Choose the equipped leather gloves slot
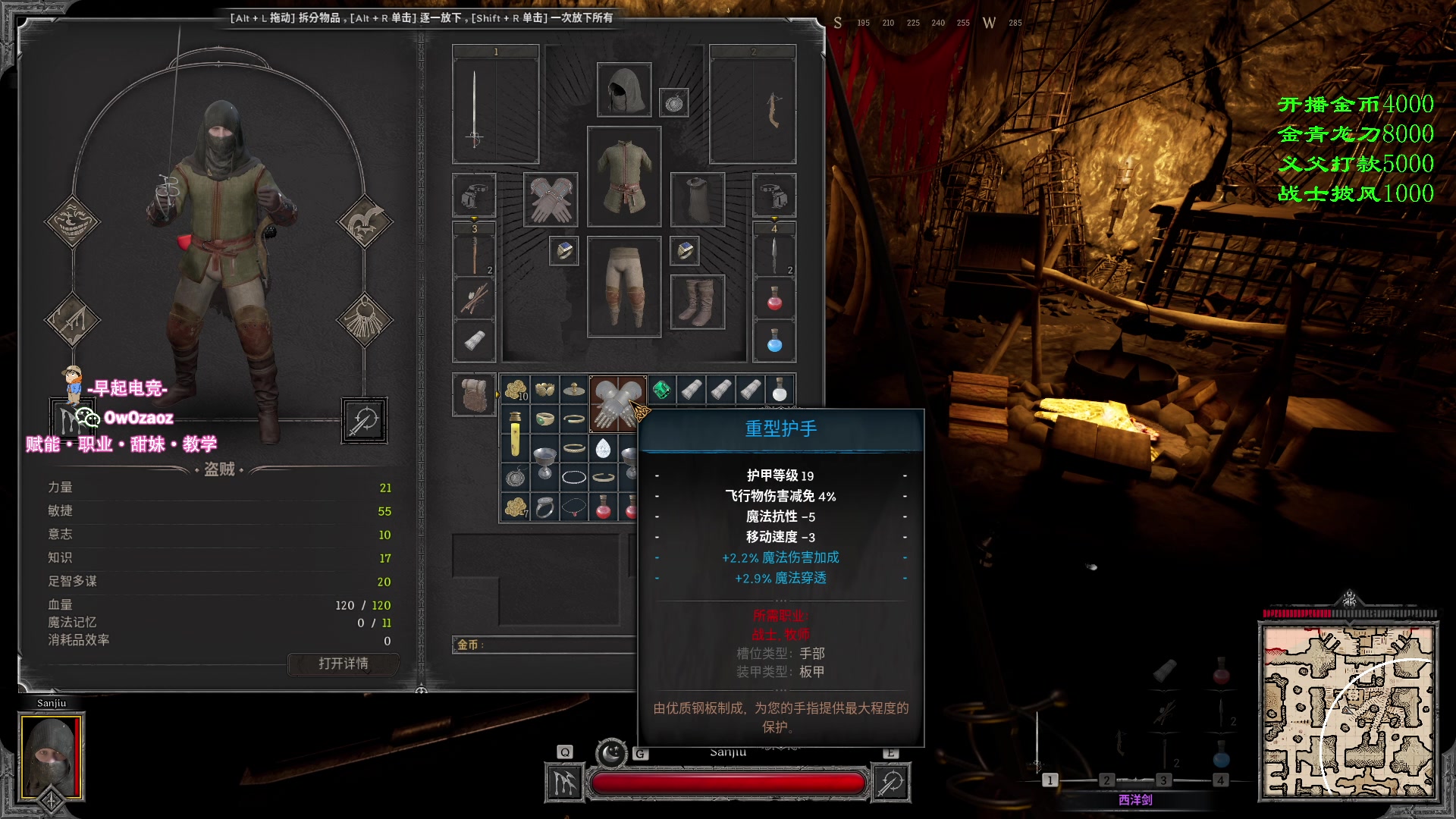Screen dimensions: 1456x819 pyautogui.click(x=551, y=199)
